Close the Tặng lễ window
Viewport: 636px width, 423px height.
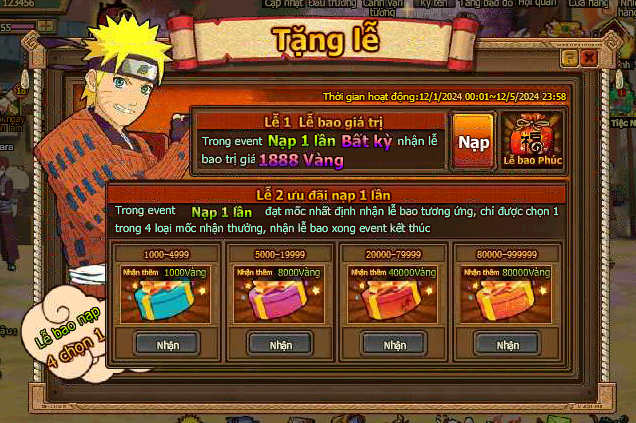tap(589, 59)
